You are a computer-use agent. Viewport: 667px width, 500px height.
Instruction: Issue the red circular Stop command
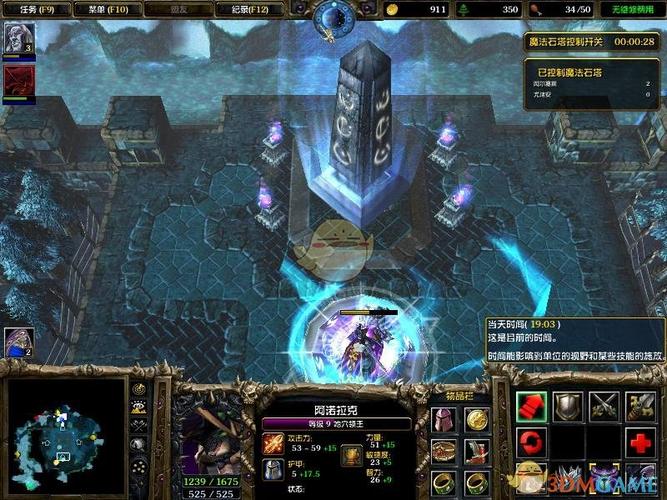coord(532,442)
